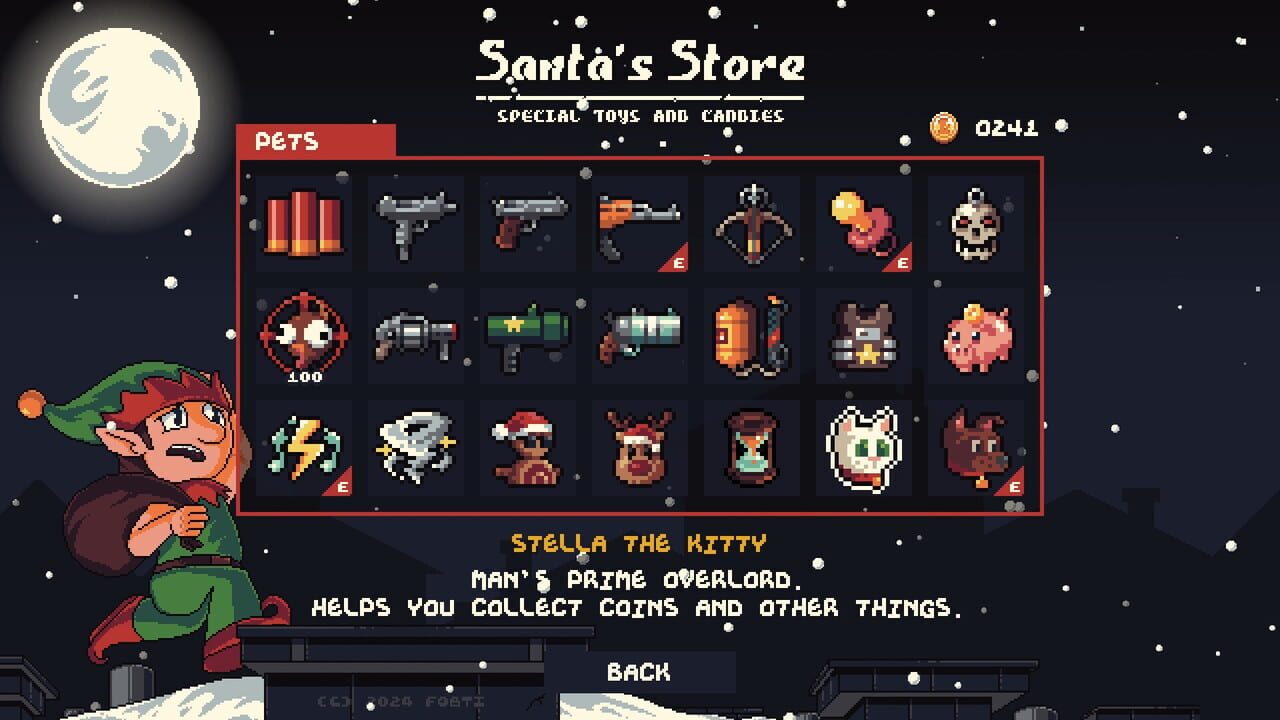Select the pacifier marked with E
This screenshot has height=720, width=1280.
pos(863,224)
